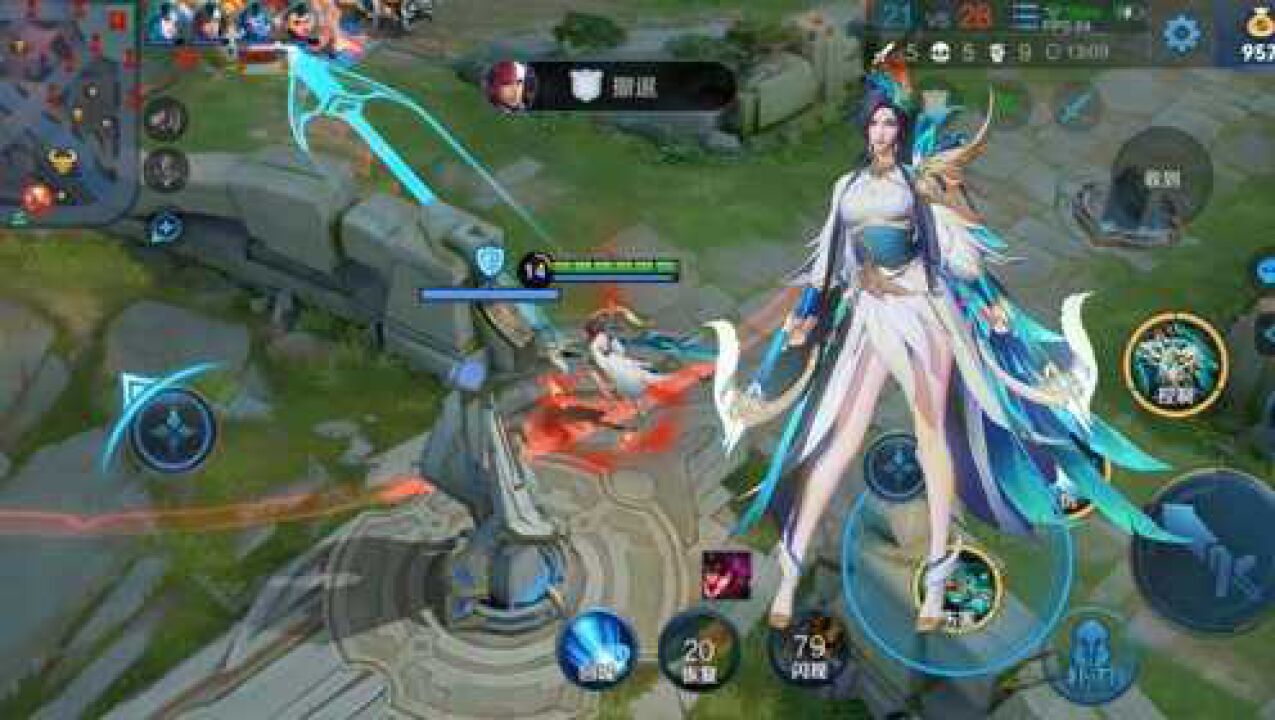1275x720 pixels.
Task: Open the blue chat bubble button
Action: (1264, 270)
